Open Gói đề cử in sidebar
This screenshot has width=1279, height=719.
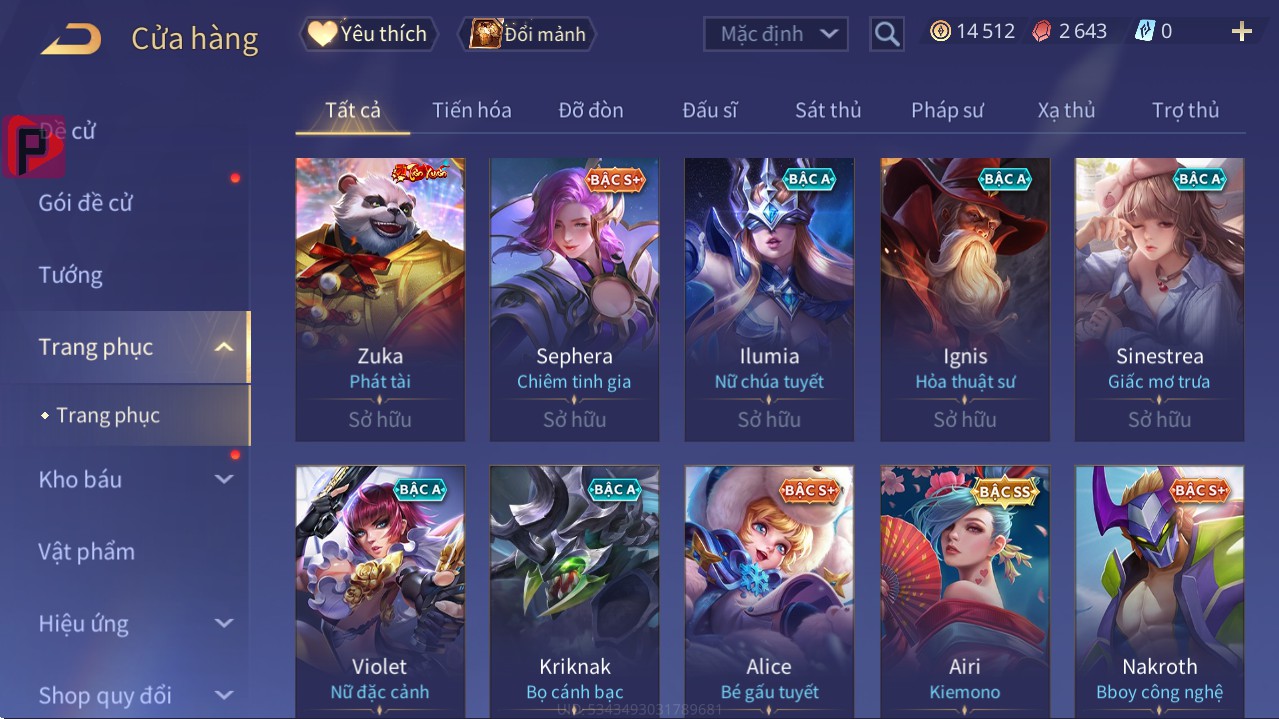click(86, 203)
